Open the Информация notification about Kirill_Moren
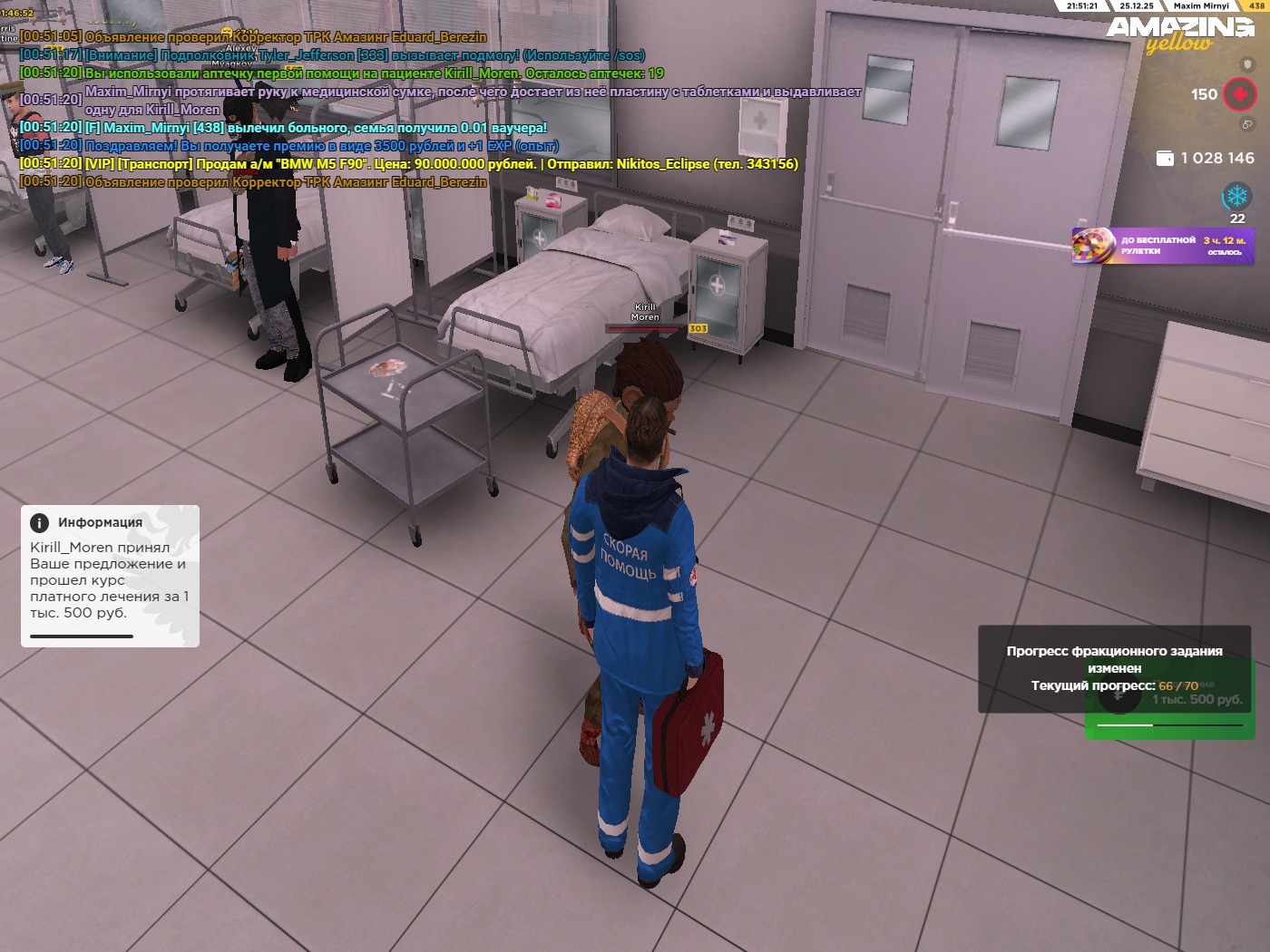 click(110, 576)
